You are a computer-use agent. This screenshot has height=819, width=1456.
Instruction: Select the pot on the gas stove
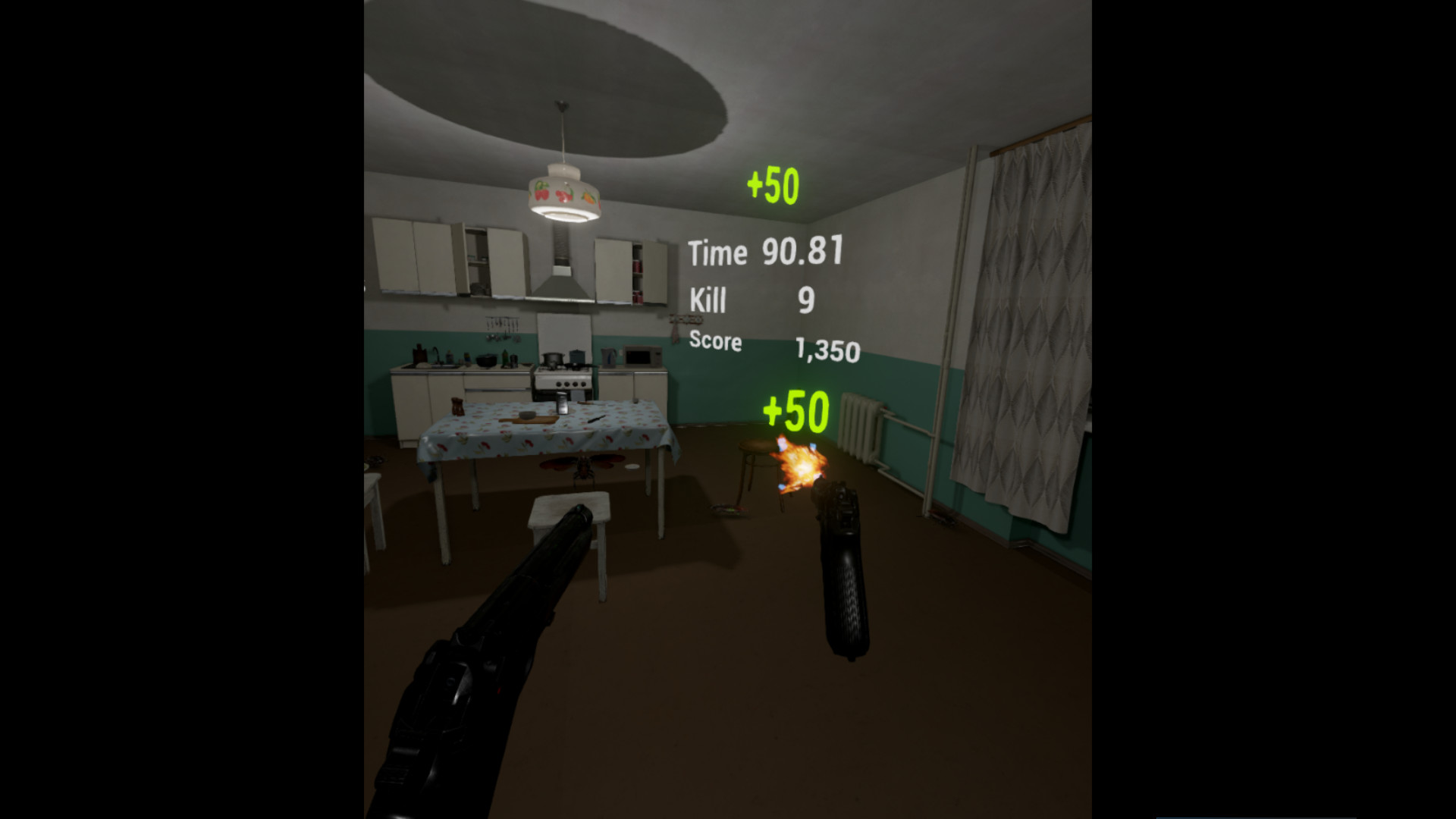click(x=552, y=359)
